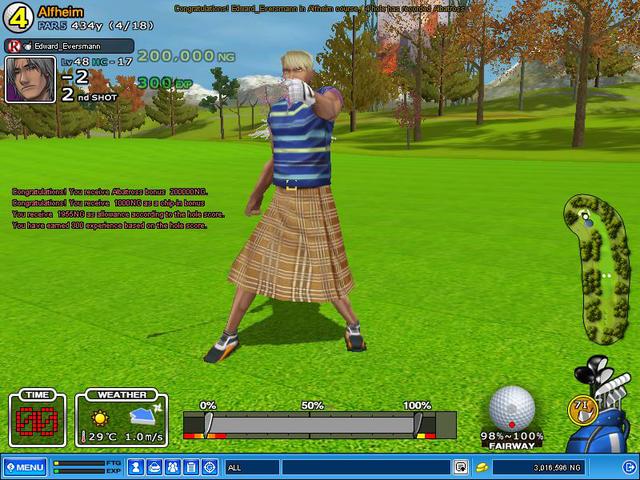Toggle the chat window icon button
640x480 pixels.
[460, 467]
